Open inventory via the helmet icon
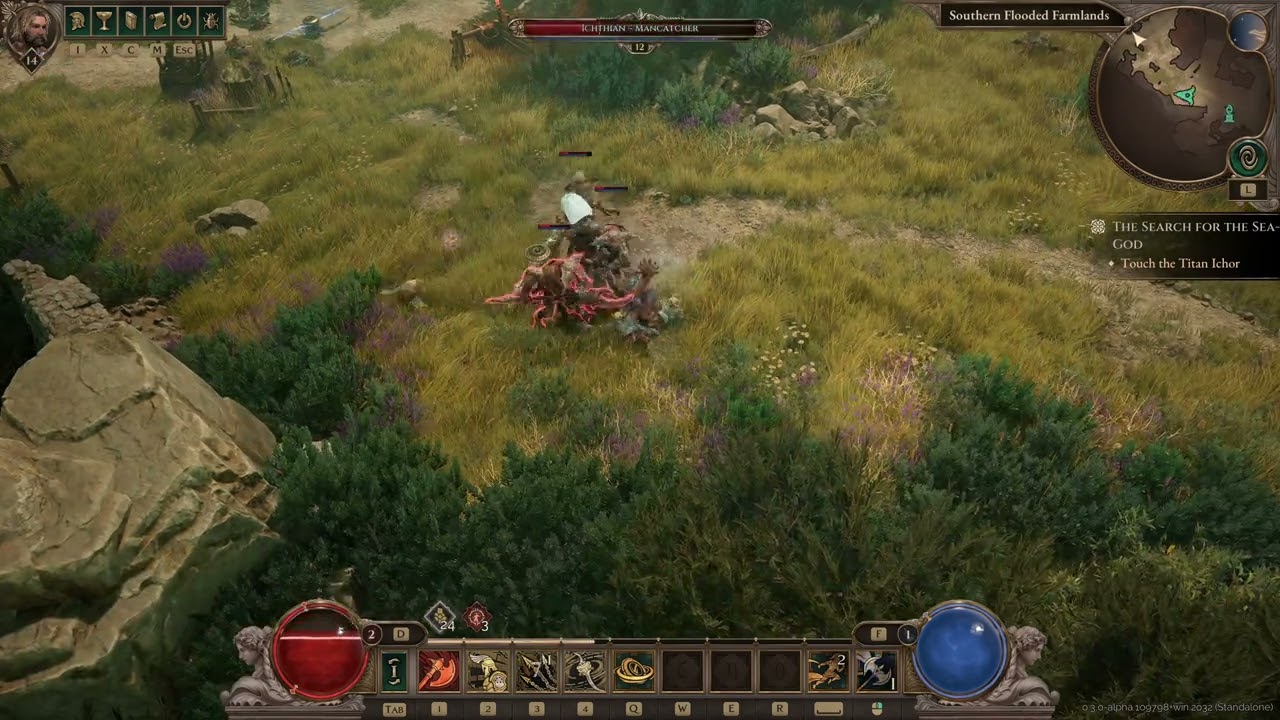This screenshot has height=720, width=1280. 78,21
